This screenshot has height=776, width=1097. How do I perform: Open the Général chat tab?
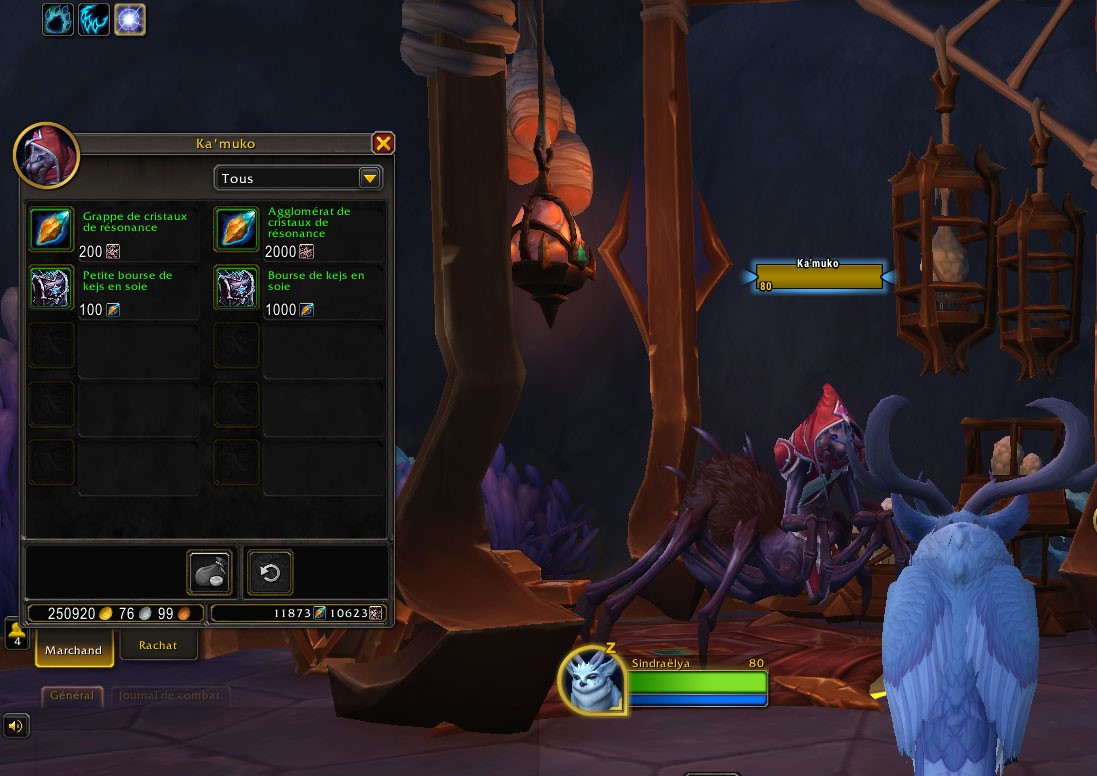(72, 695)
